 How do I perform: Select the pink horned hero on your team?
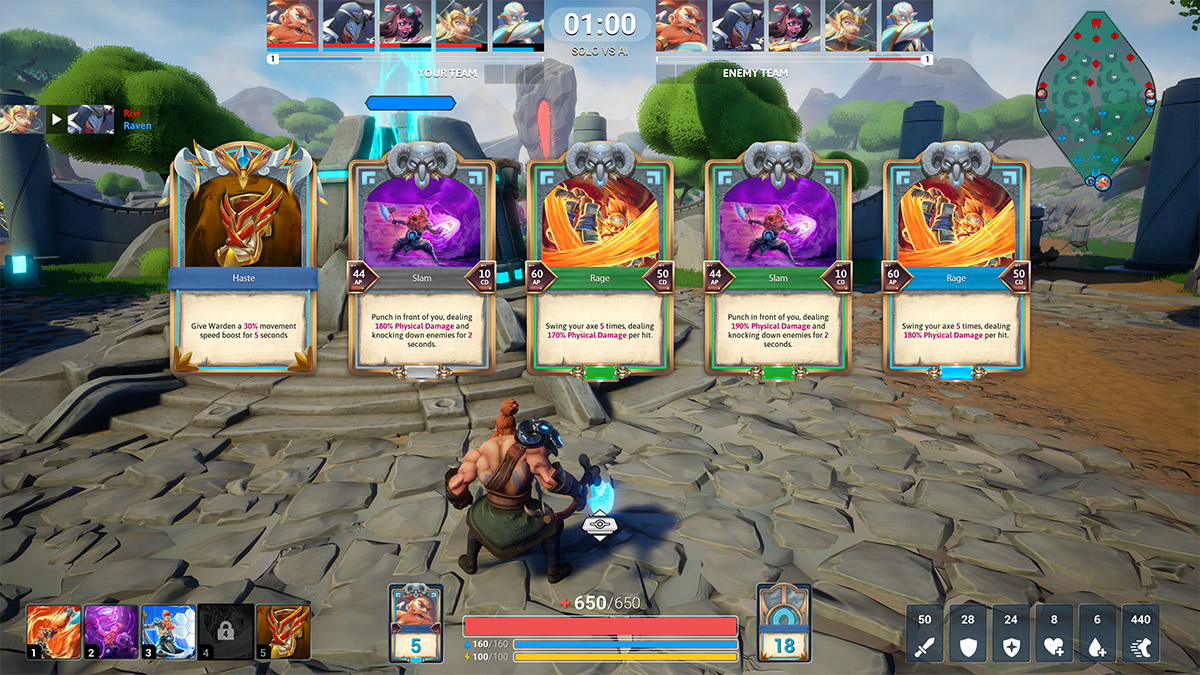tap(405, 24)
